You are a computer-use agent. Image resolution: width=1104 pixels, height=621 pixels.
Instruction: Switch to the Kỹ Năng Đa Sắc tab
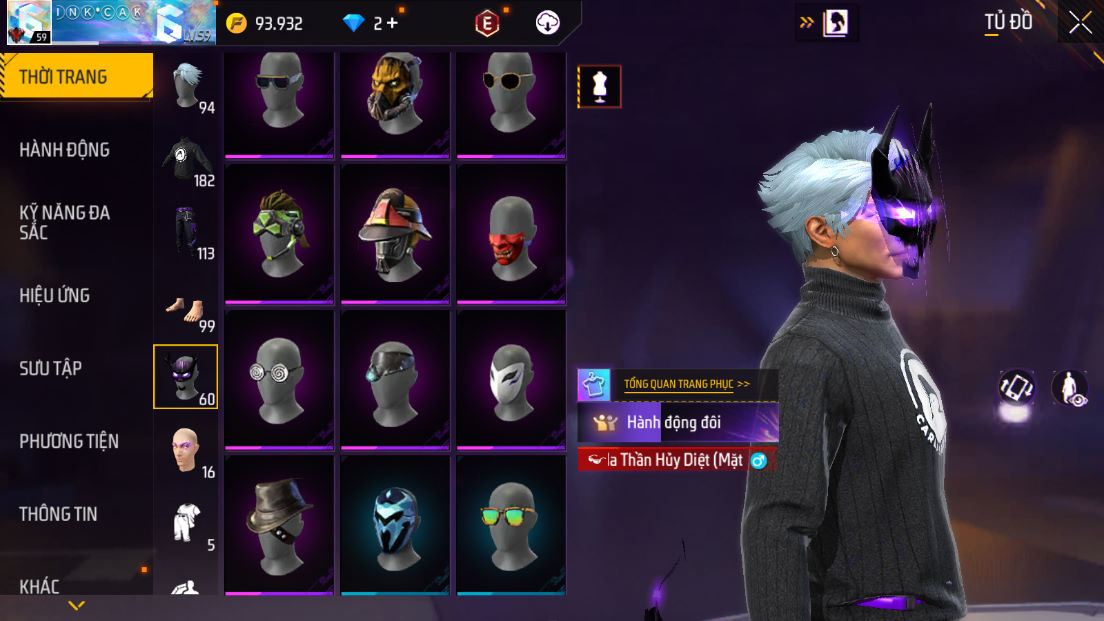pyautogui.click(x=65, y=222)
